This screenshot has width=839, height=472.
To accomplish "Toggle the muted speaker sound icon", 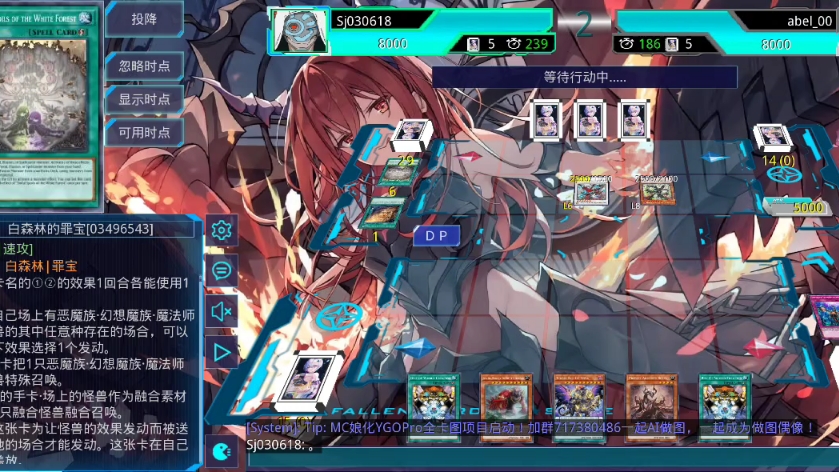I will pos(221,311).
